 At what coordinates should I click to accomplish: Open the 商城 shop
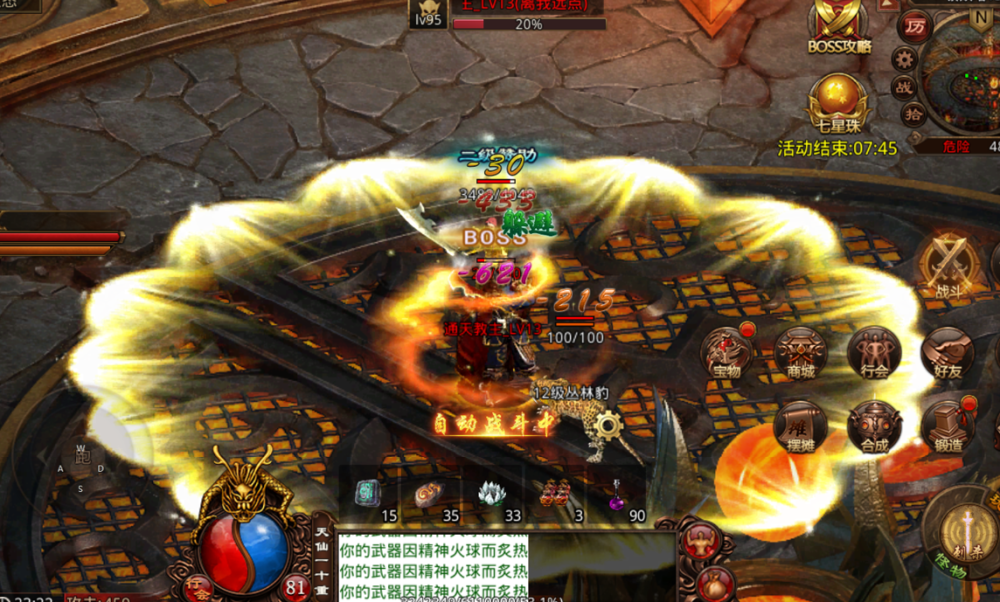coord(801,353)
